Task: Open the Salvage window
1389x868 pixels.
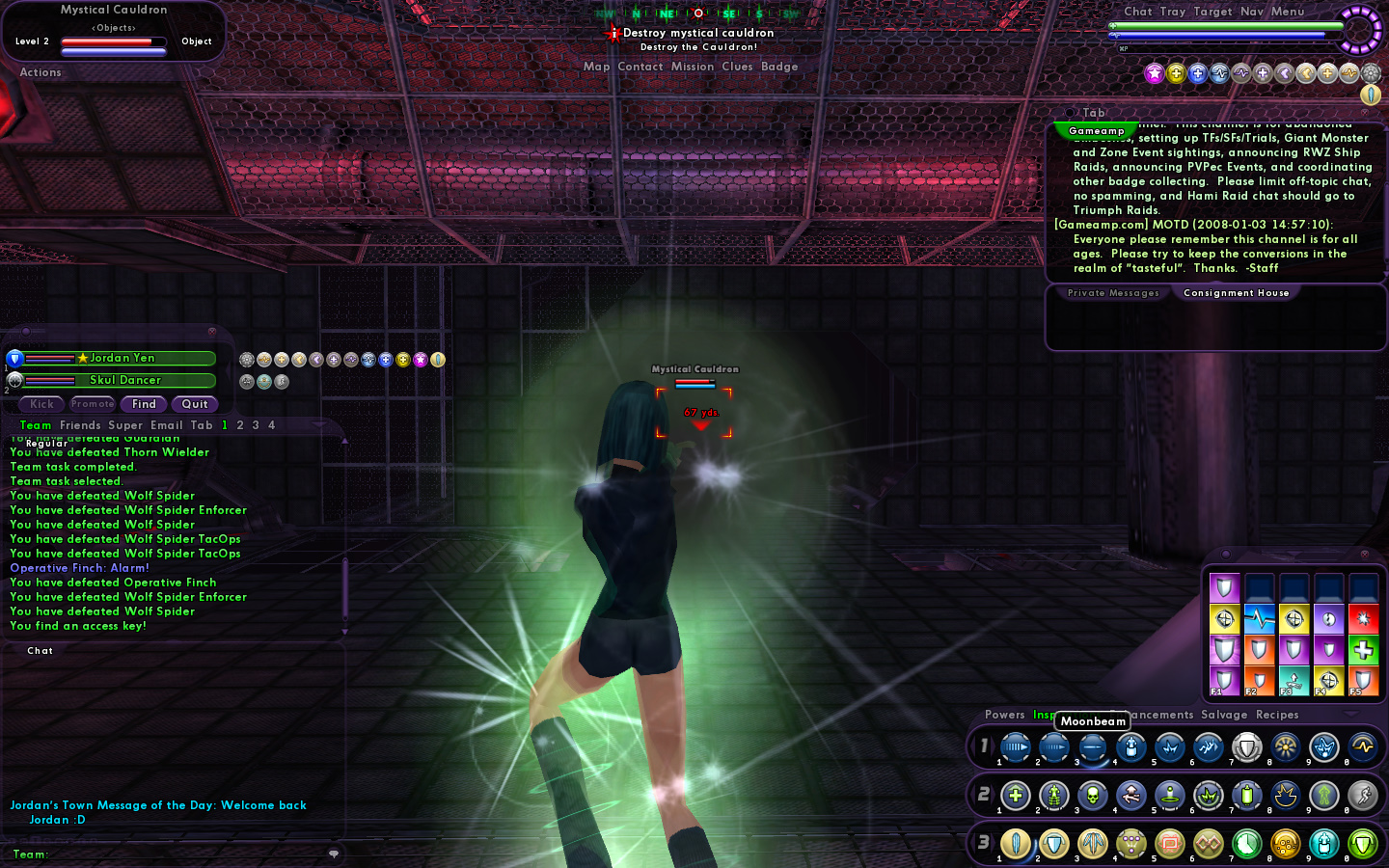Action: (1224, 715)
